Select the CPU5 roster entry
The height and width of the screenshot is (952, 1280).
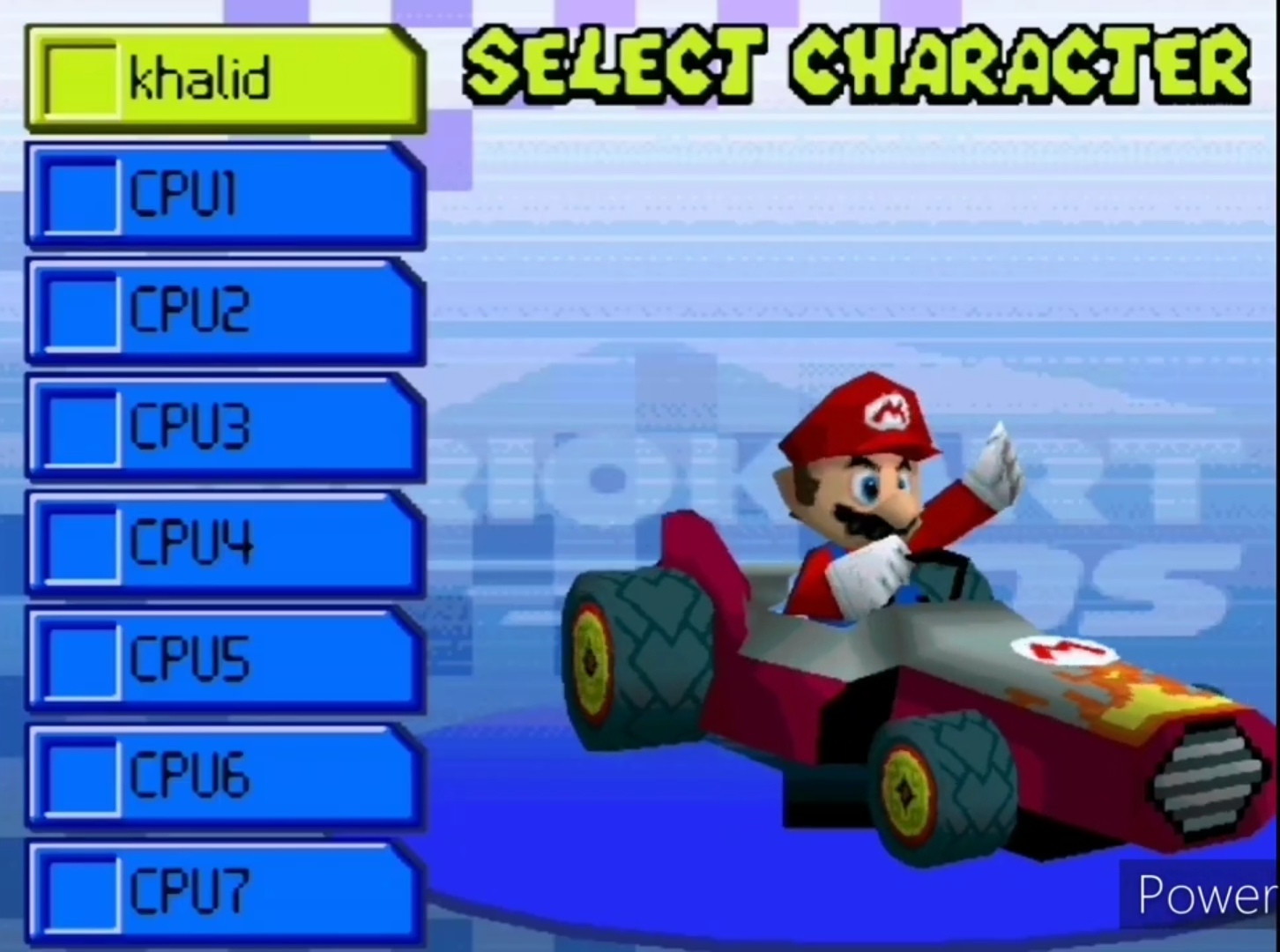(225, 661)
